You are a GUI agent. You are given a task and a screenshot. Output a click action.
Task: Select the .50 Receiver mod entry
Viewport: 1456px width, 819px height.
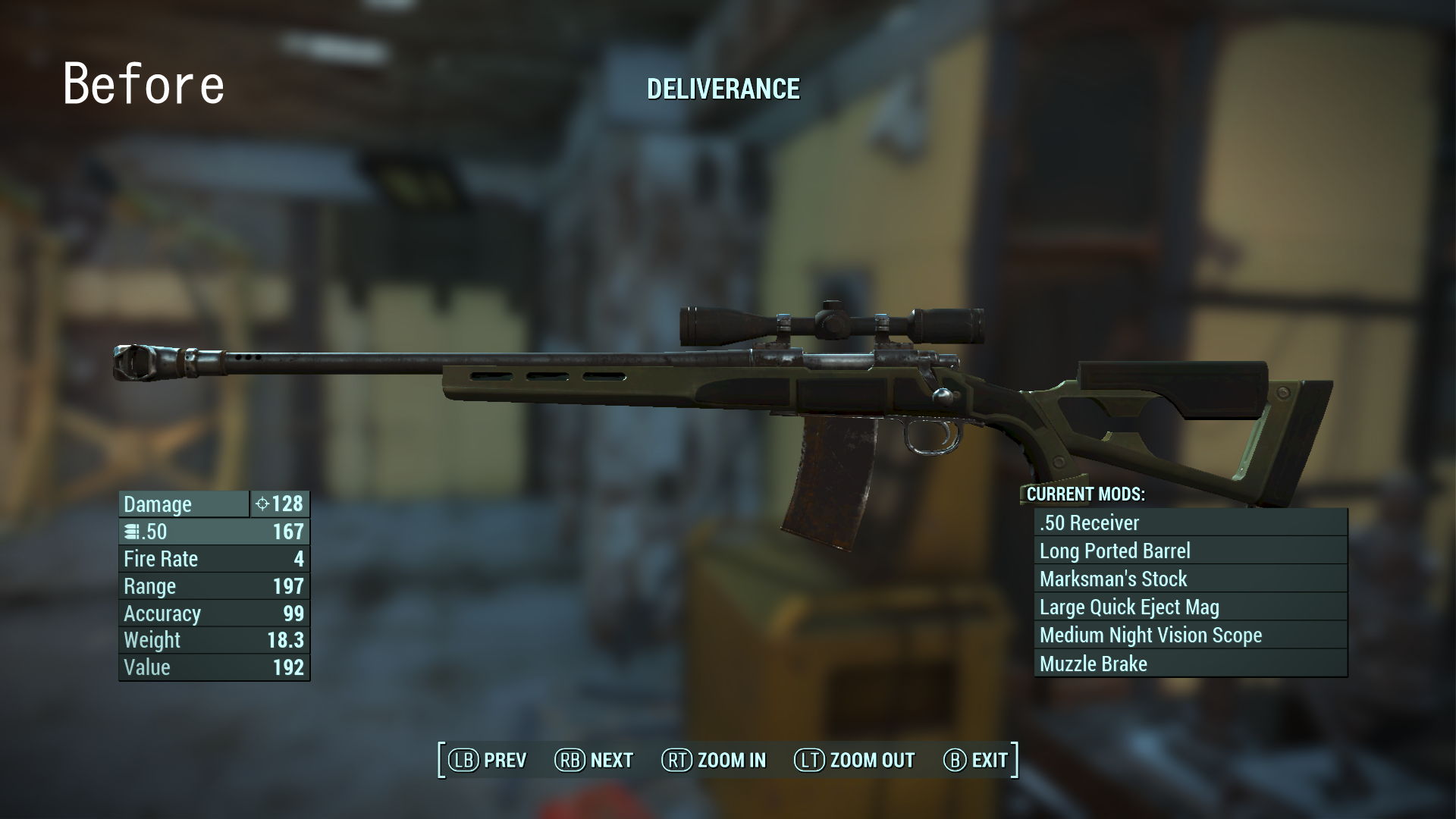tap(1089, 522)
